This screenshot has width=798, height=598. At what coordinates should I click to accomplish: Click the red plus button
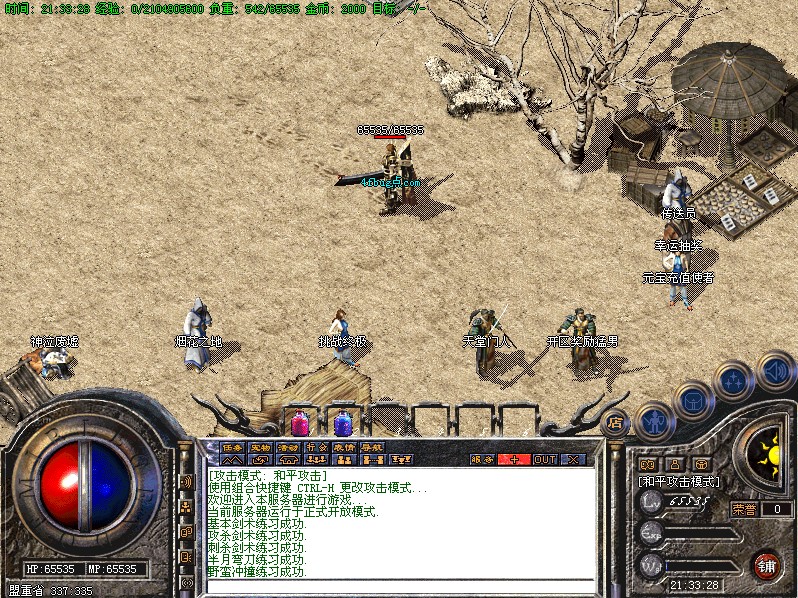tap(515, 459)
